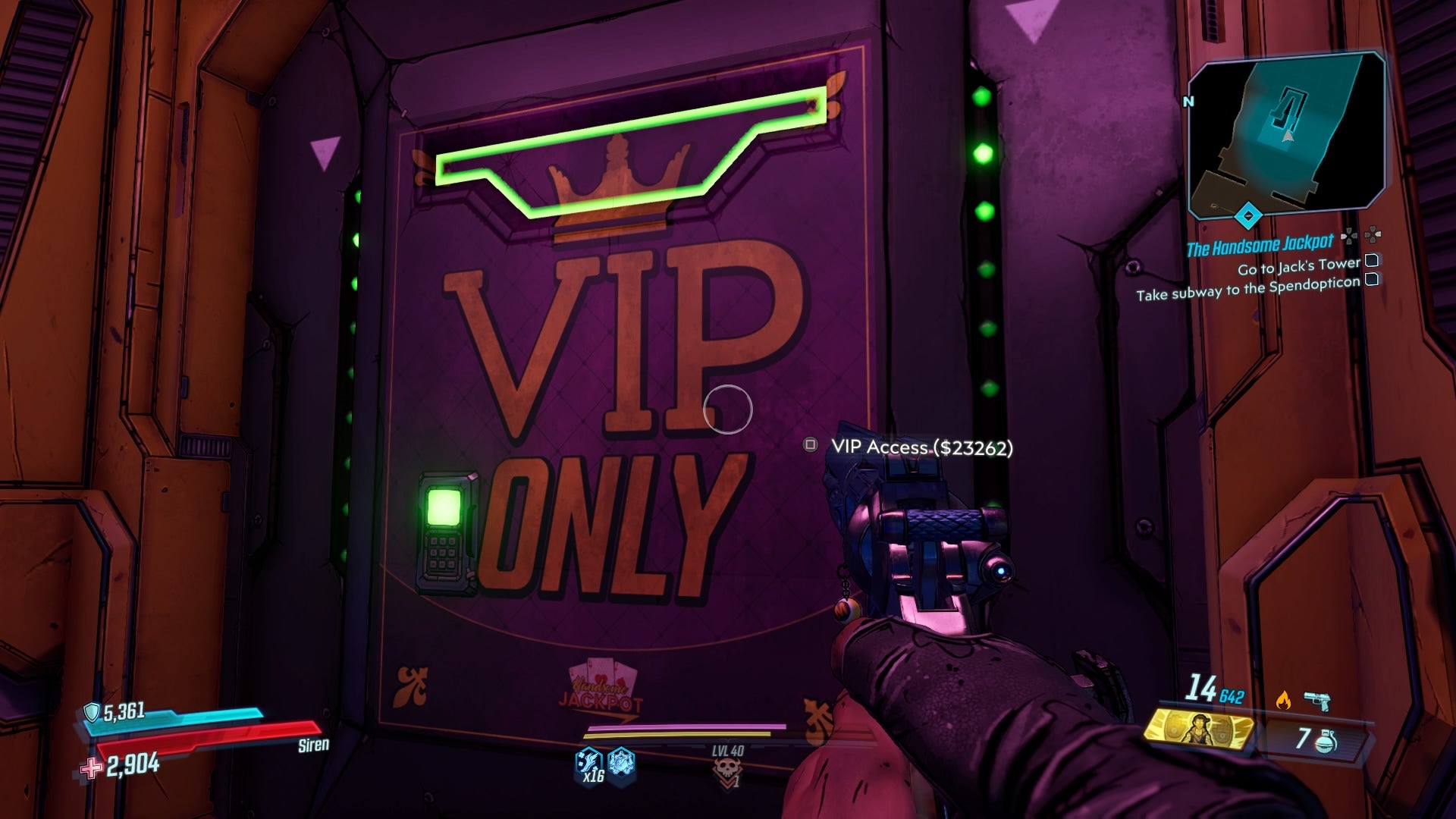Viewport: 1456px width, 819px height.
Task: Click the skull Mayhem level icon
Action: point(728,767)
